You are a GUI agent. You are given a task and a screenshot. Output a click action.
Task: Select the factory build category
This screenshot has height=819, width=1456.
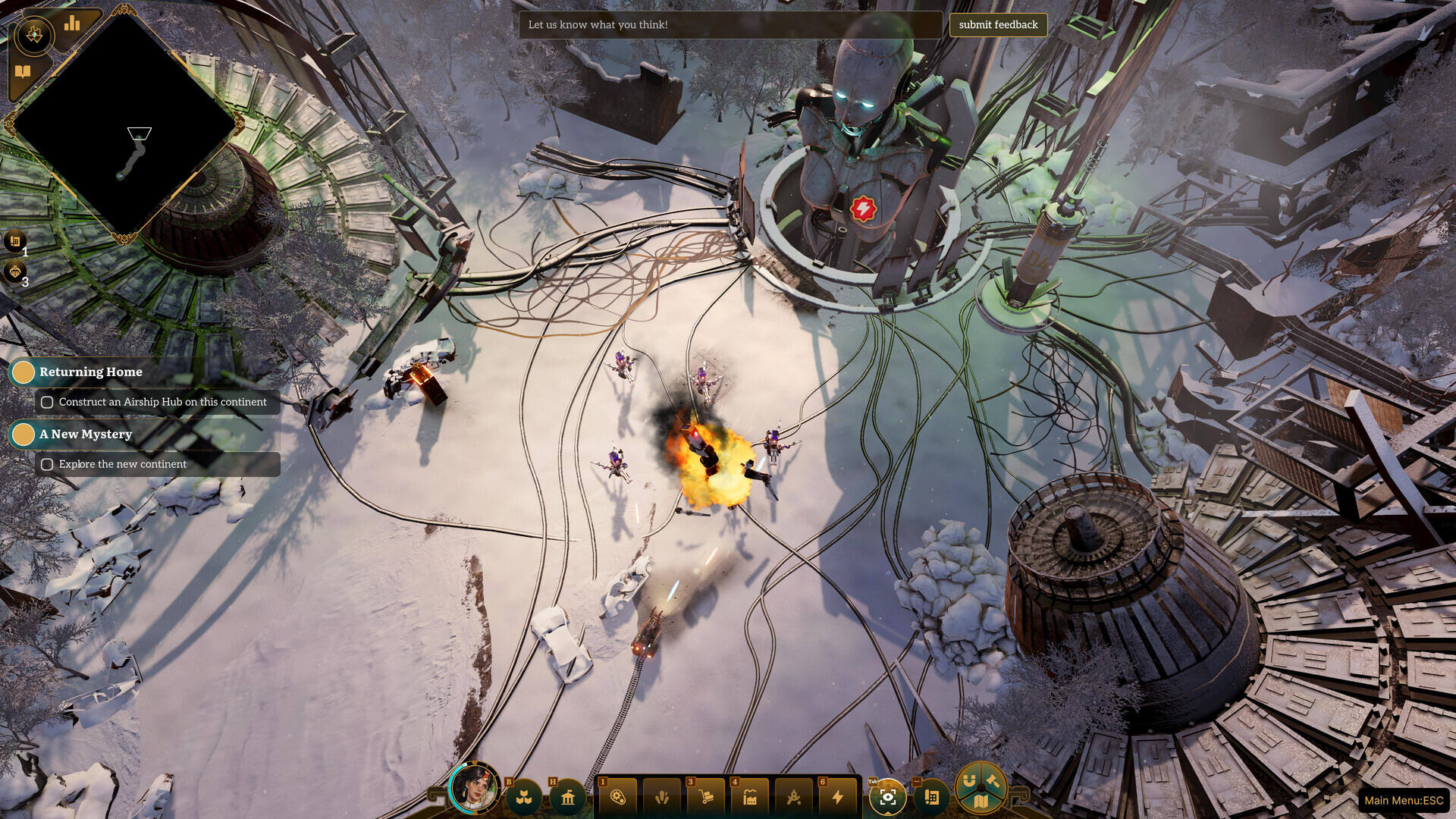[x=750, y=797]
